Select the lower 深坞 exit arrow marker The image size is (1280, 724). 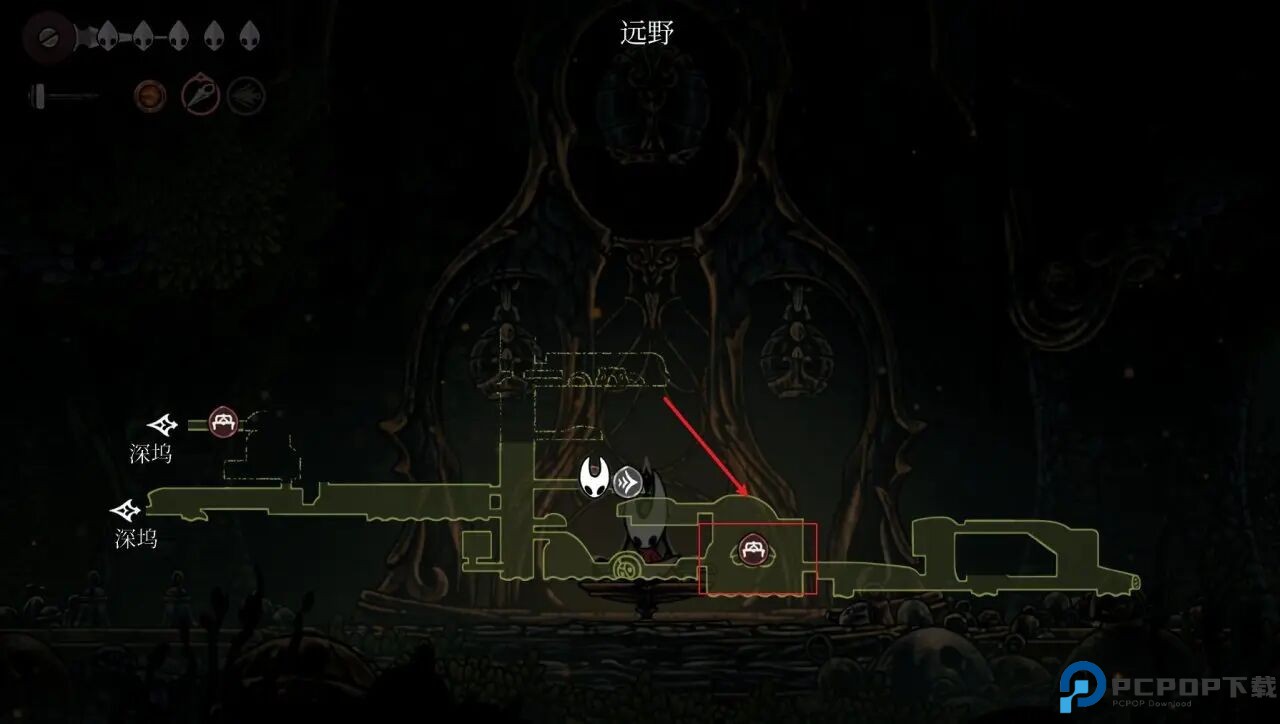[128, 510]
